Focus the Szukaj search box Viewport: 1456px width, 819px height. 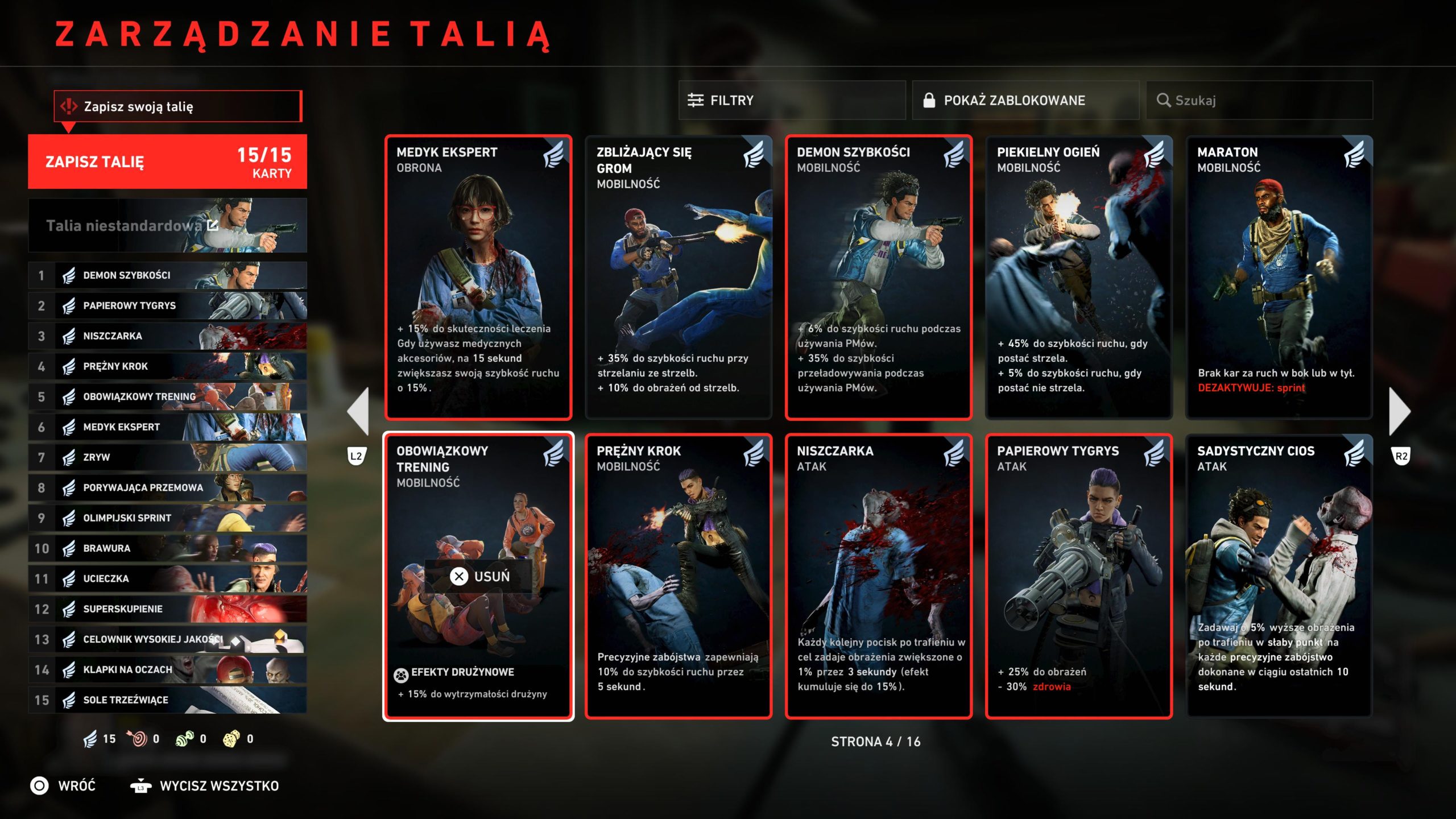coord(1259,101)
